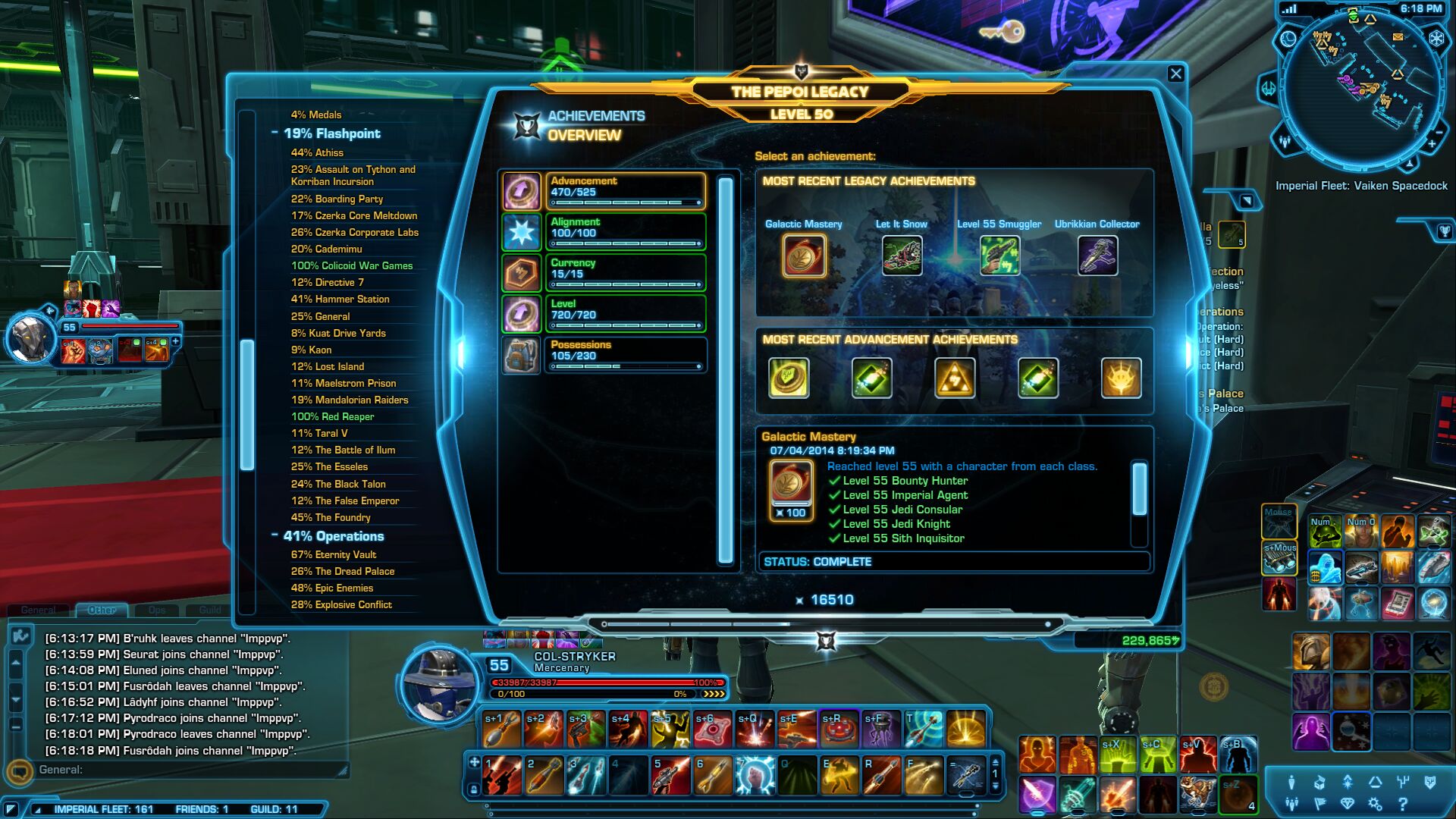Select the Advancement achievement category

click(625, 191)
